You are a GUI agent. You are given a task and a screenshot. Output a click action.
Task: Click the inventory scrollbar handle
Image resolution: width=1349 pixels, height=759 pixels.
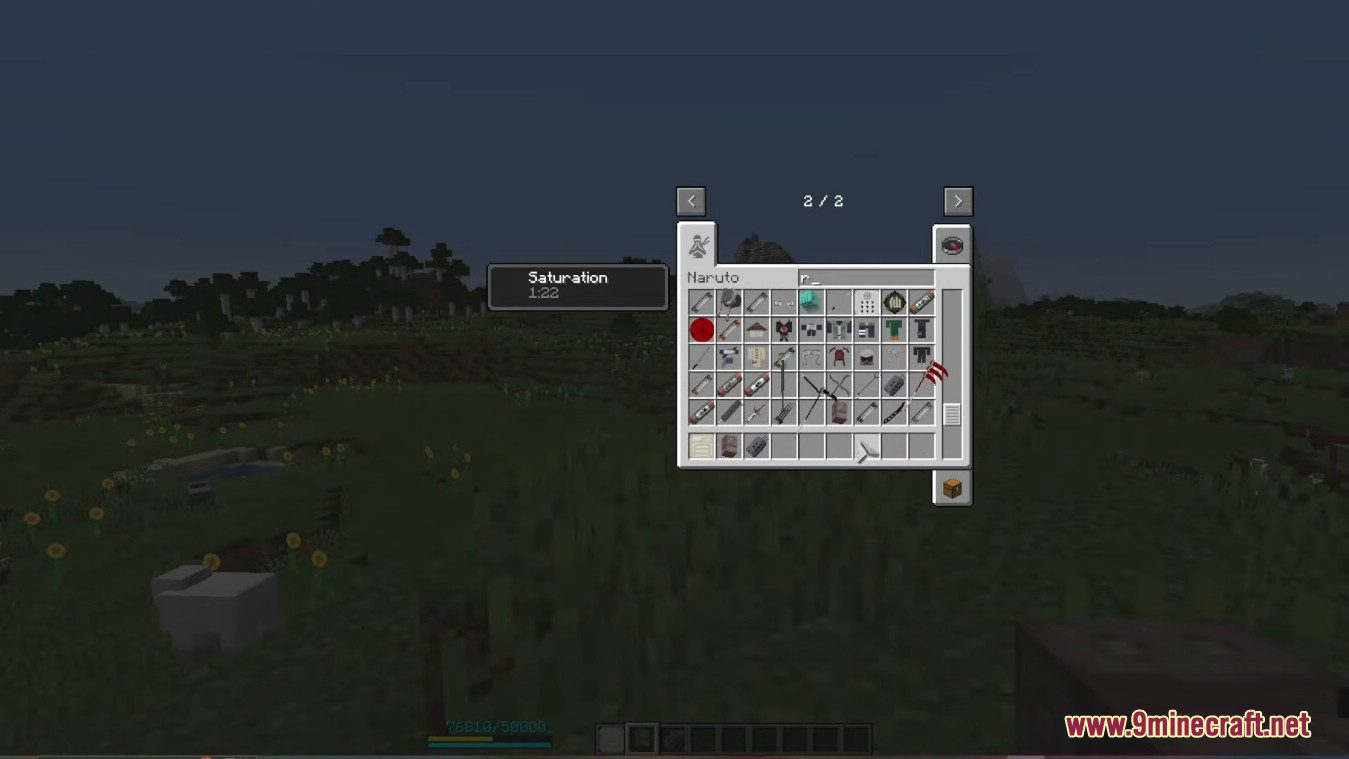point(952,413)
